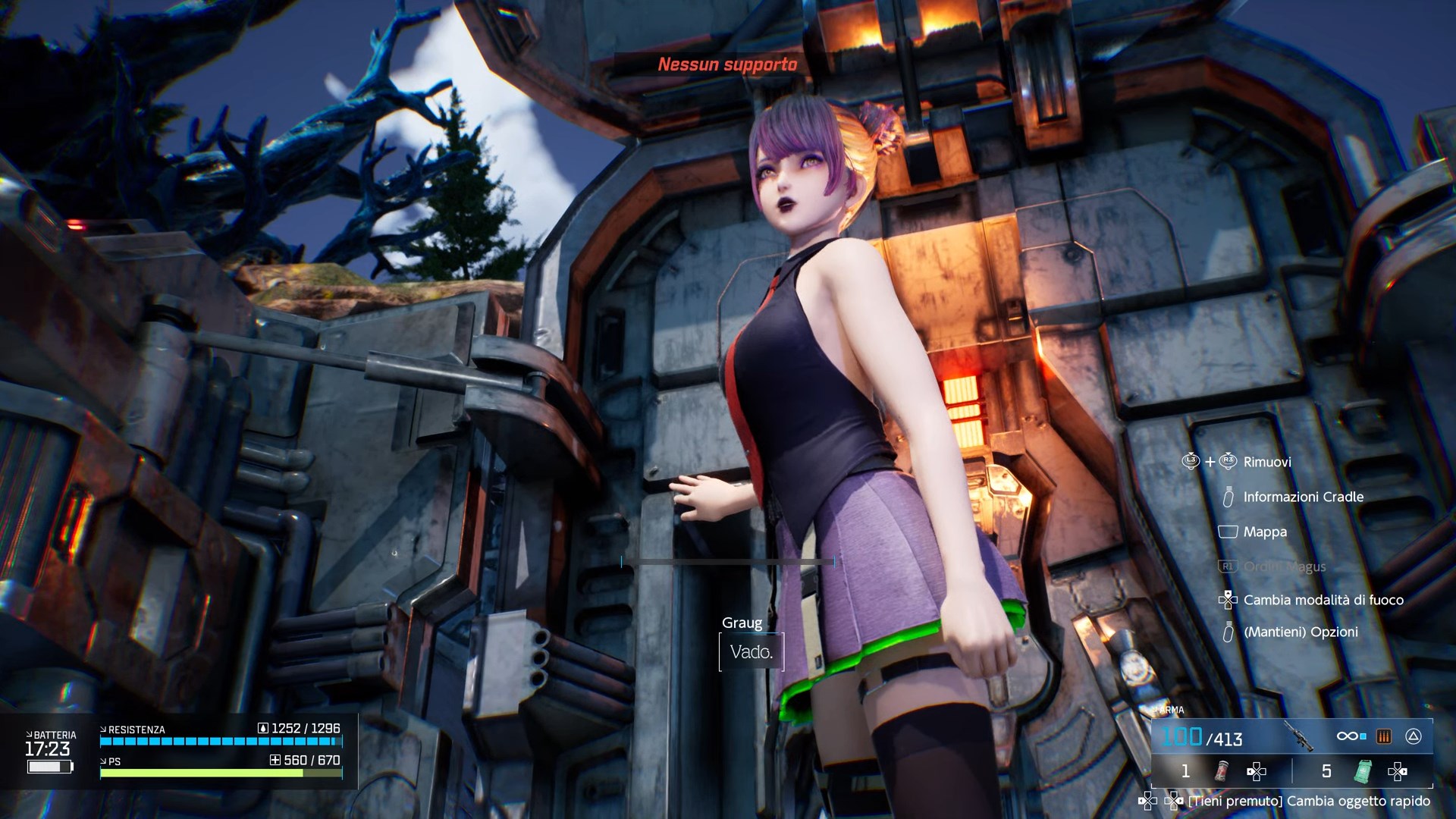1456x819 pixels.
Task: Use the green pack quick item
Action: click(x=1363, y=771)
